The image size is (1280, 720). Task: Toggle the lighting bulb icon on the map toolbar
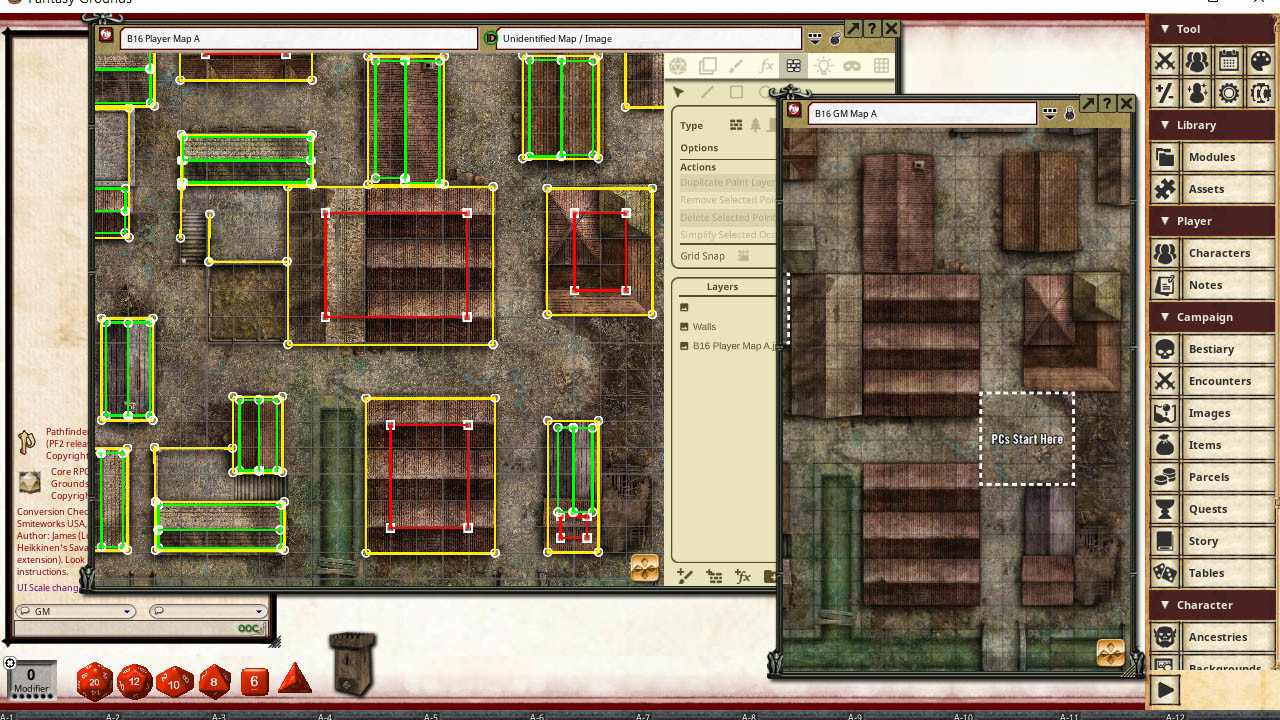(x=824, y=65)
